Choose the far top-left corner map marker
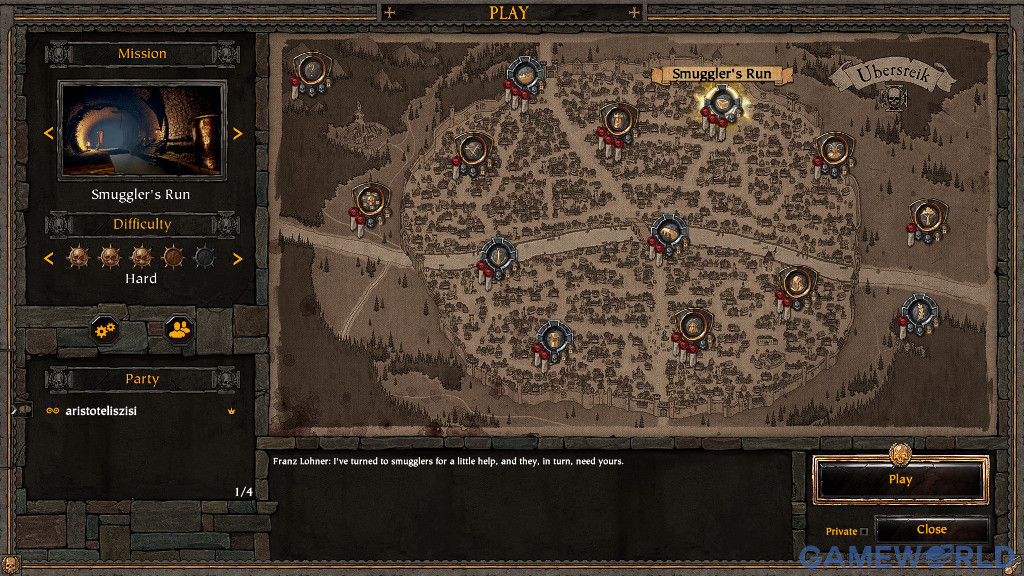The width and height of the screenshot is (1024, 576). 311,70
